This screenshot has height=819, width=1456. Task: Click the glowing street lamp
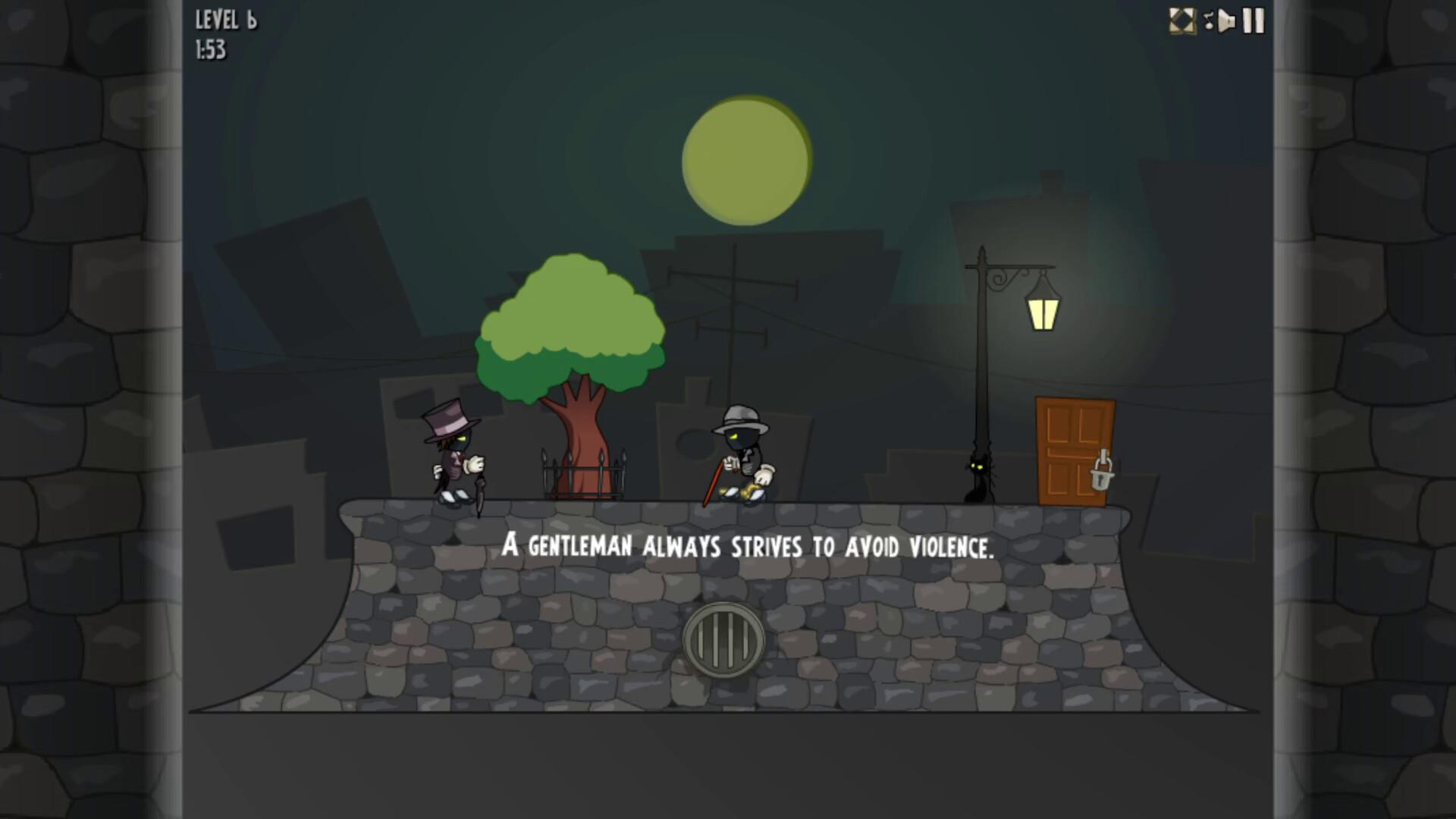[1043, 311]
